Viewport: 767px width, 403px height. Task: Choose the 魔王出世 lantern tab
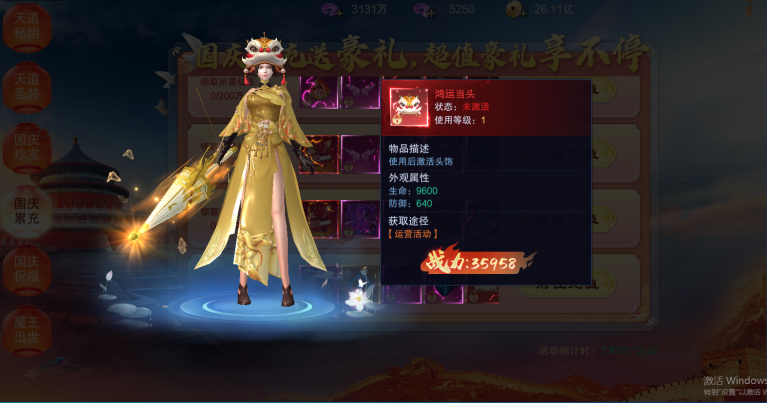[x=26, y=331]
